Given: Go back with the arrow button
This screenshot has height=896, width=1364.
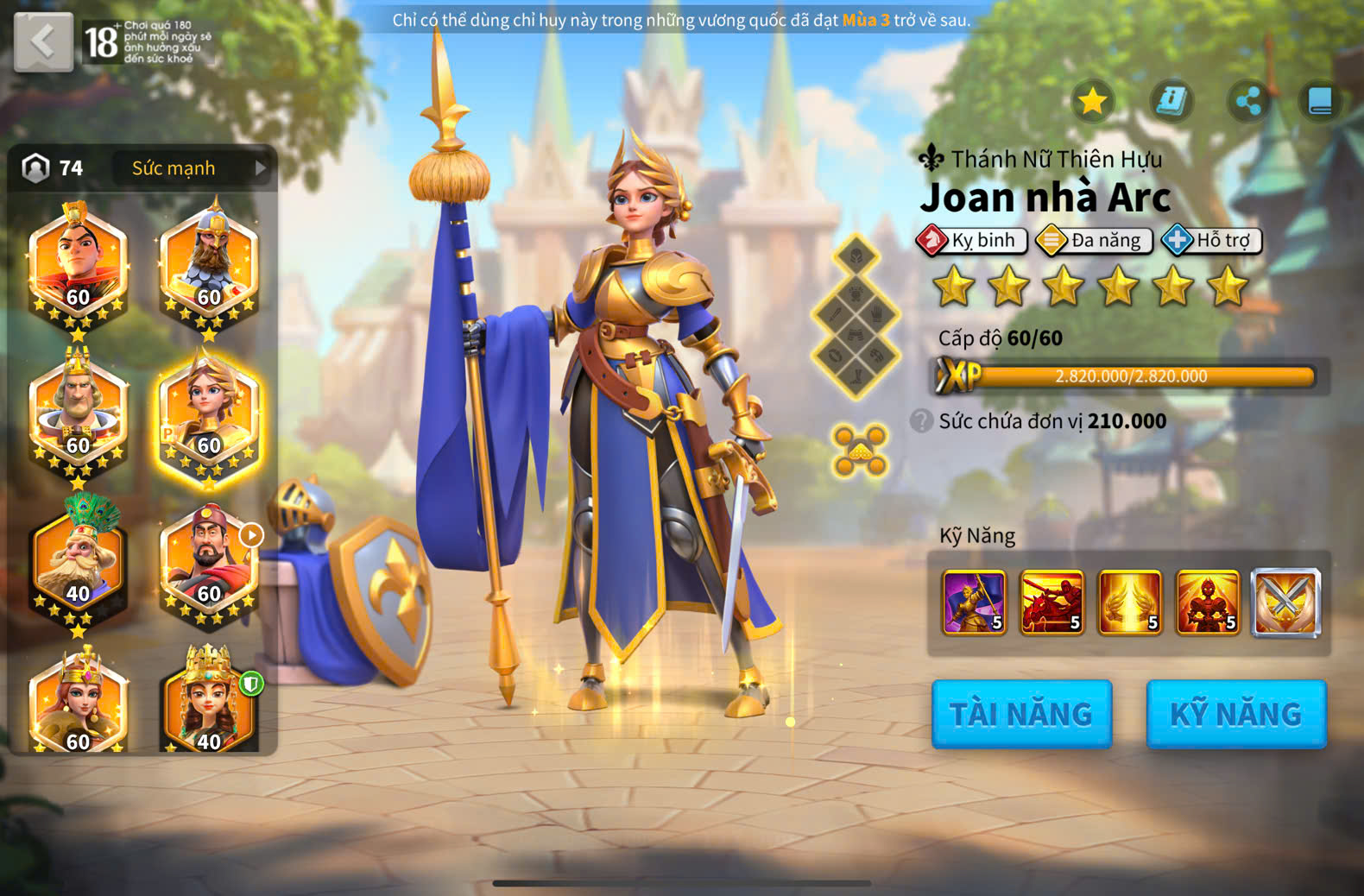Looking at the screenshot, I should point(43,41).
